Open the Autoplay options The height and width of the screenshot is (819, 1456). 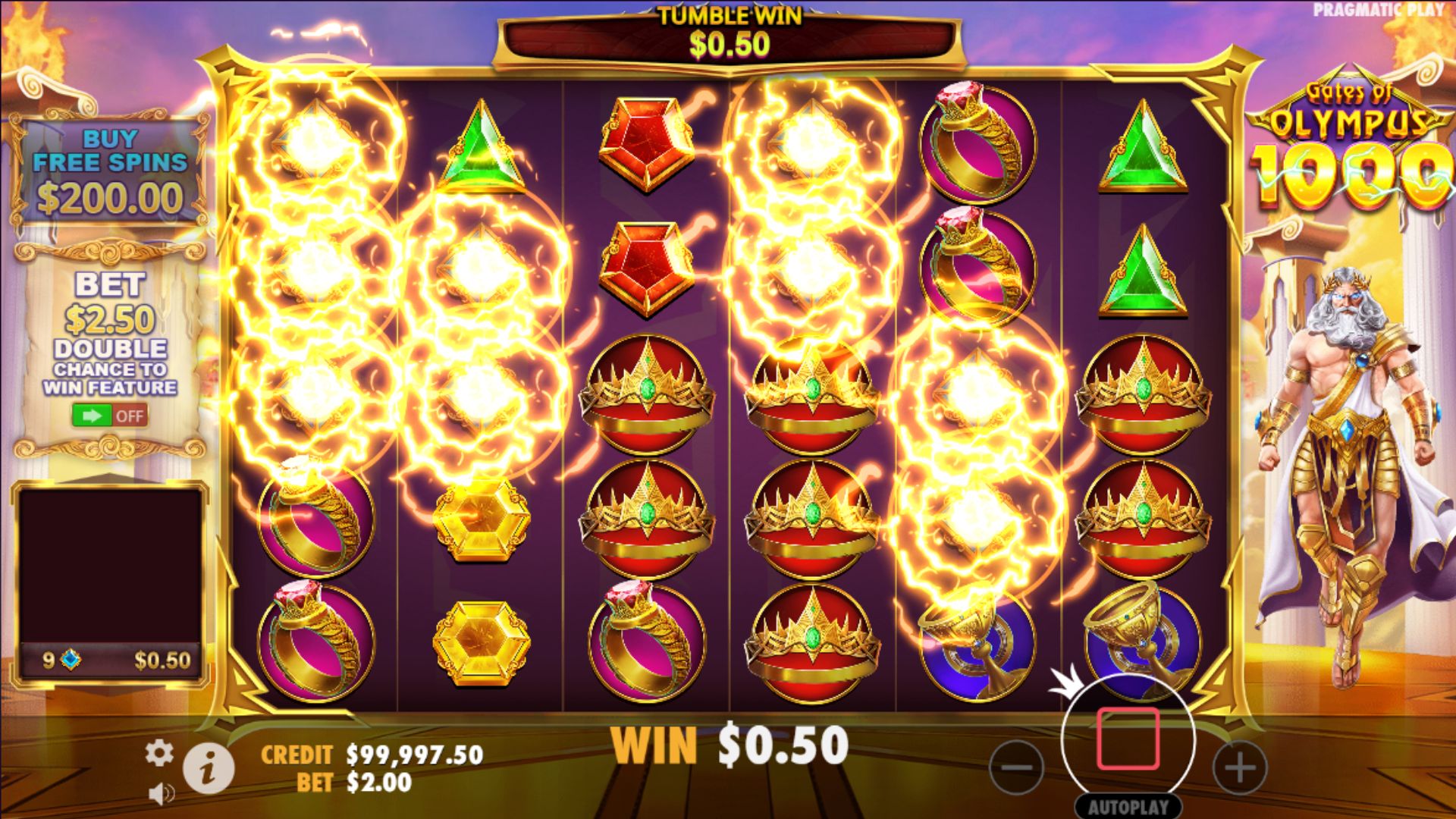point(1128,807)
